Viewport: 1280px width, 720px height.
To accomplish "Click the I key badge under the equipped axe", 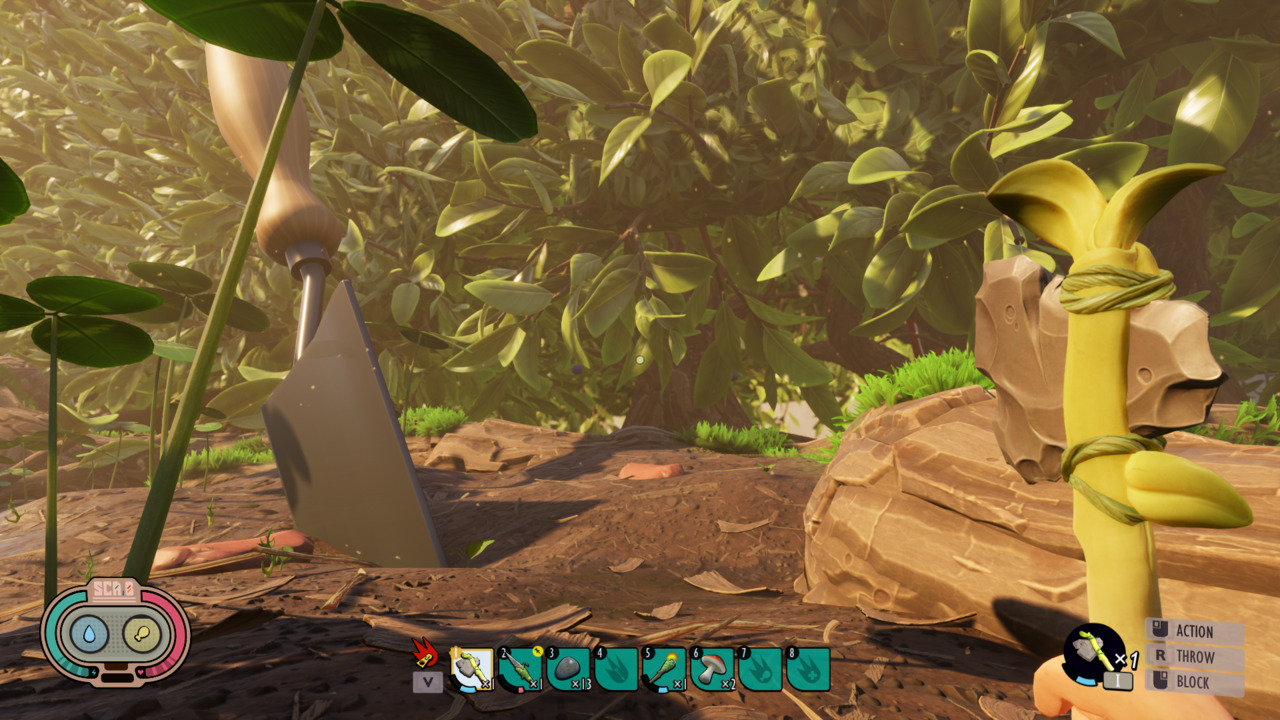I will click(1118, 680).
